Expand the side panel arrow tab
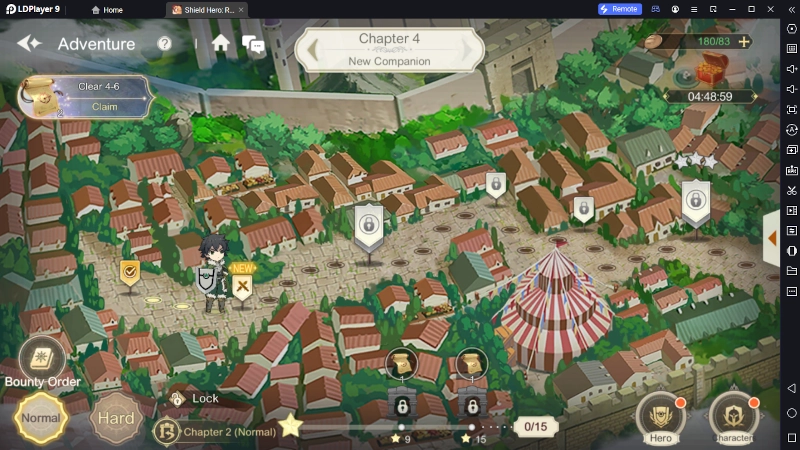Image resolution: width=800 pixels, height=450 pixels. tap(771, 239)
